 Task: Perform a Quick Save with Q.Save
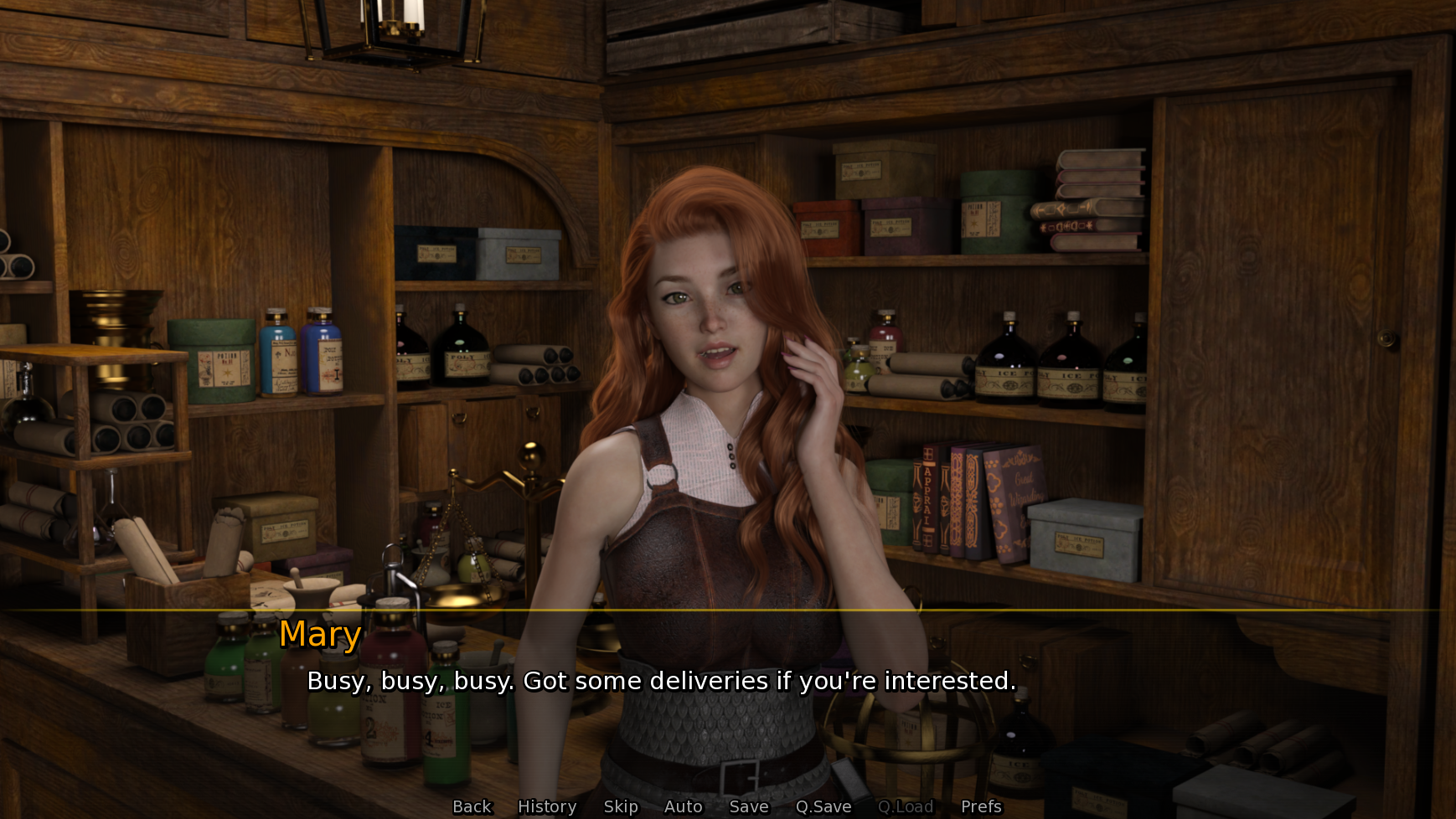823,806
